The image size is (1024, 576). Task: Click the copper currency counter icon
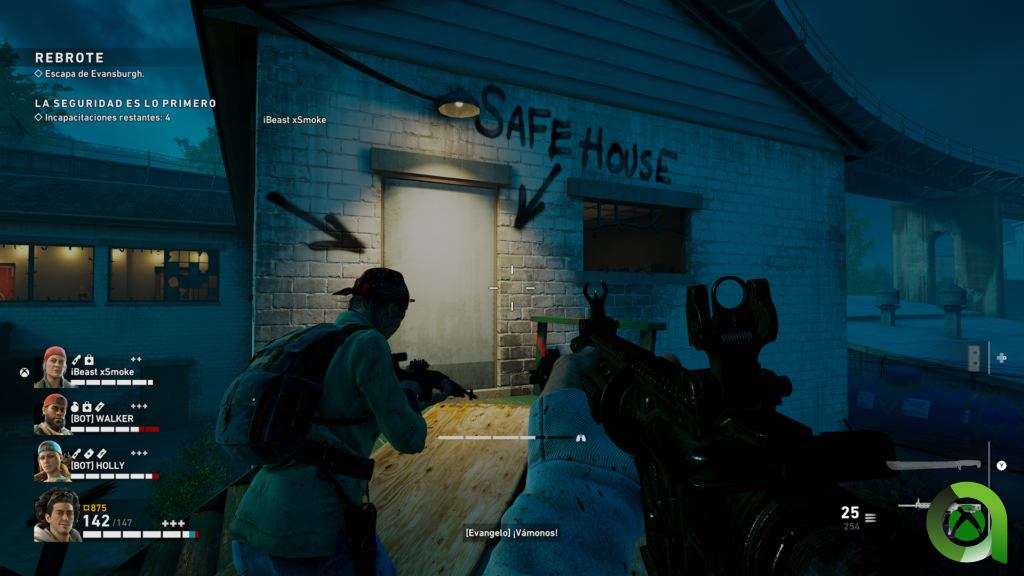pos(88,508)
